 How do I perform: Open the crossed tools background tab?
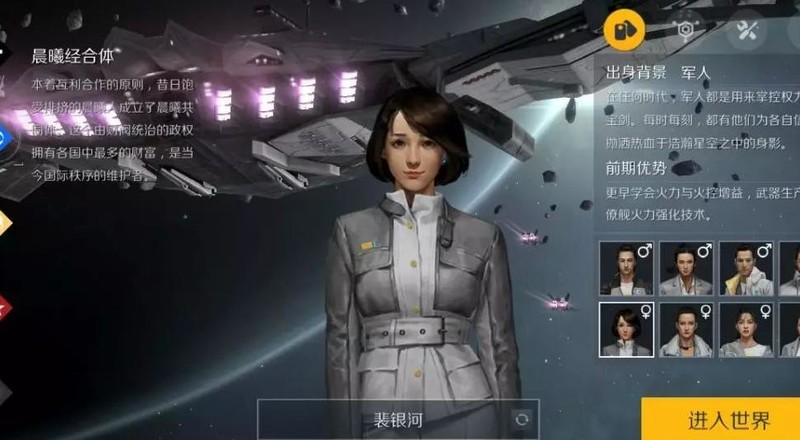(x=746, y=29)
